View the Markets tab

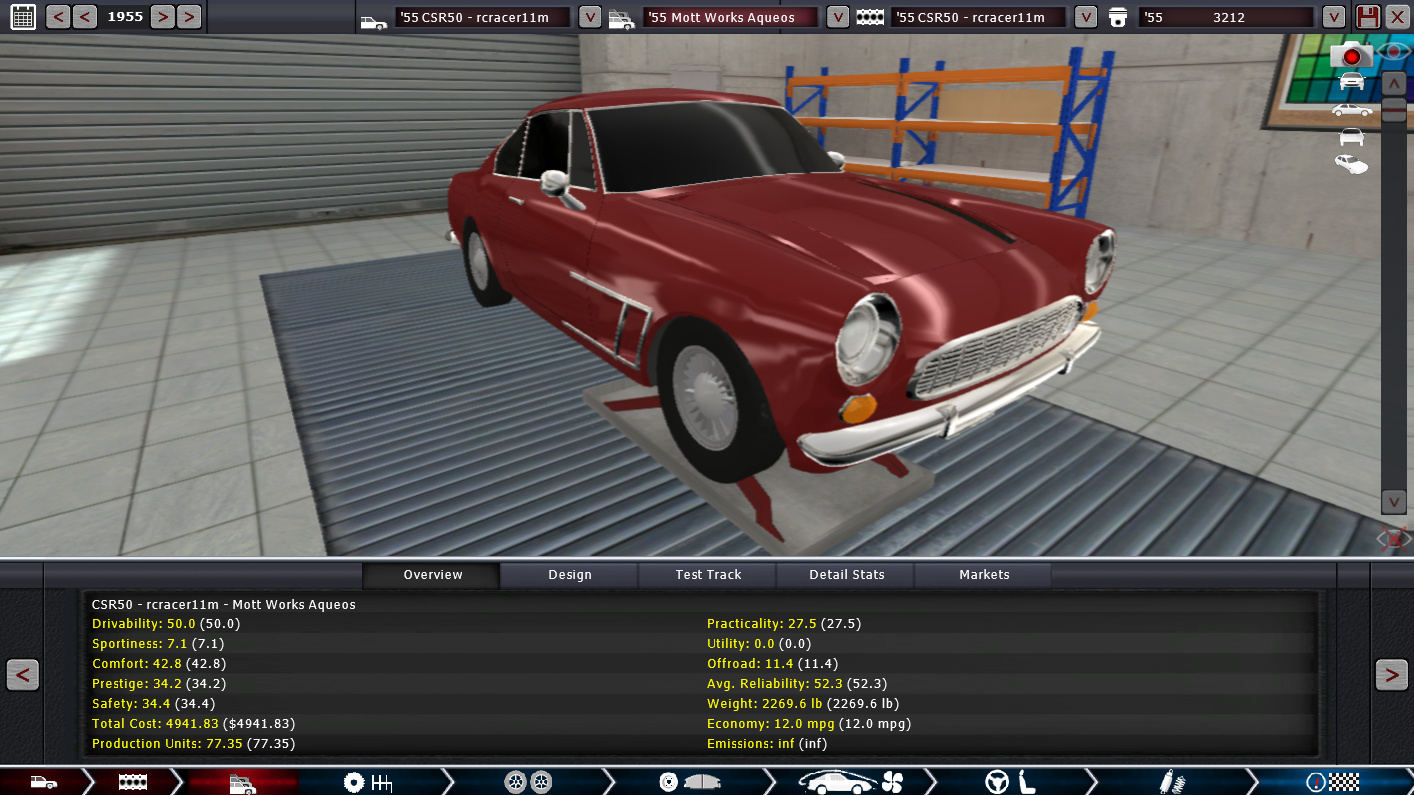(x=984, y=575)
